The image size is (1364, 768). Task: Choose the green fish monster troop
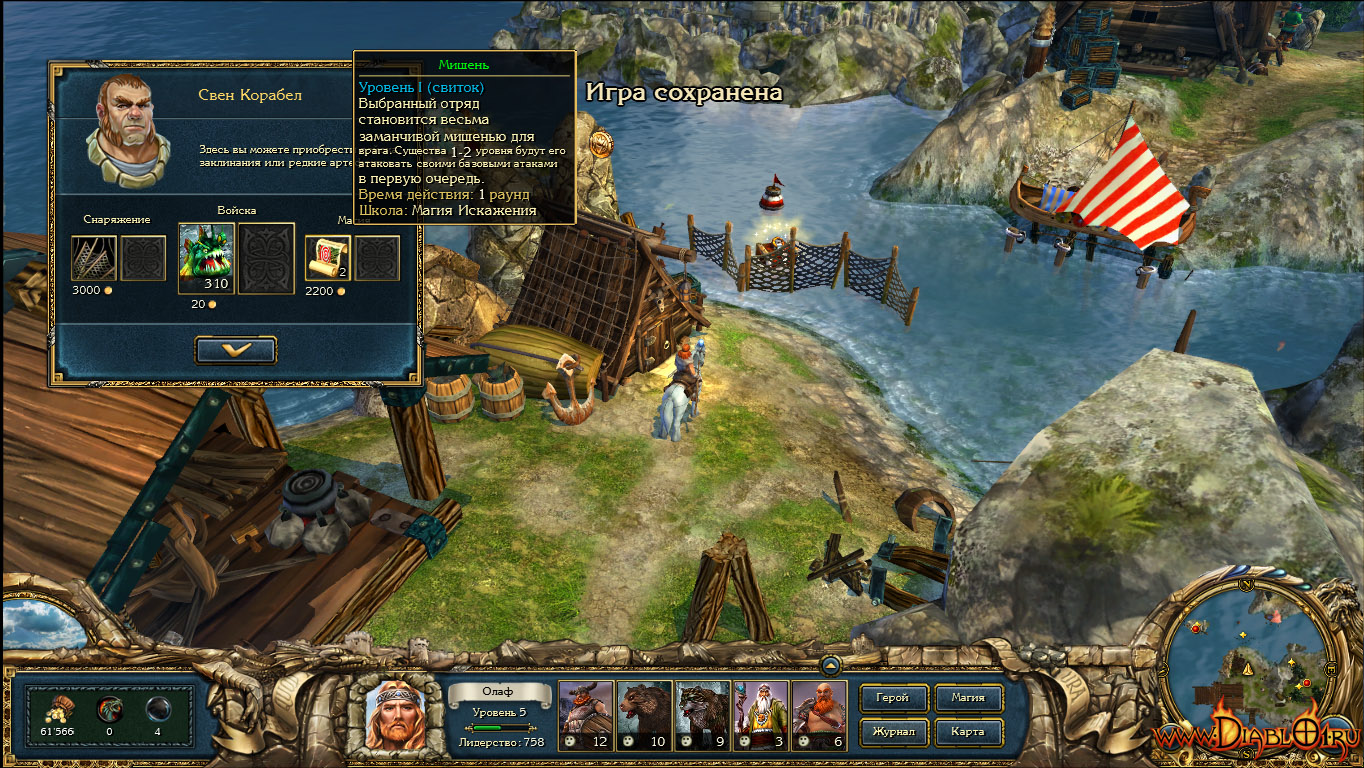pos(206,252)
